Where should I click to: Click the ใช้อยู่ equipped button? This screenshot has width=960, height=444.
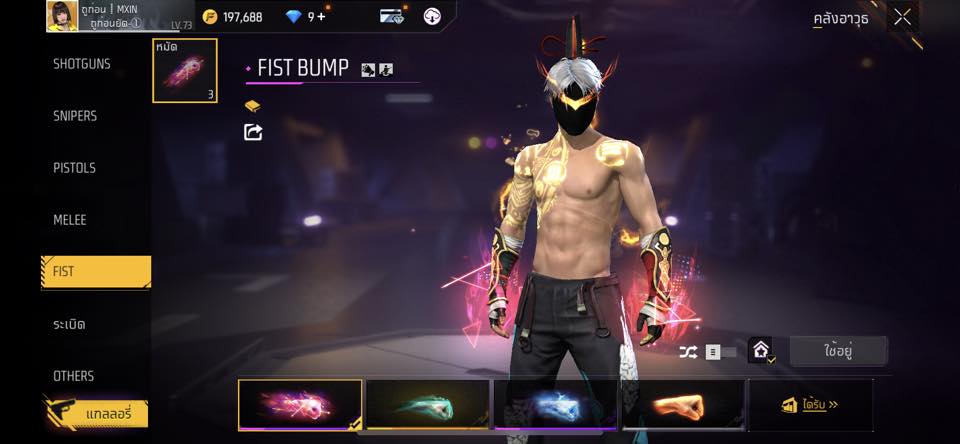point(838,351)
